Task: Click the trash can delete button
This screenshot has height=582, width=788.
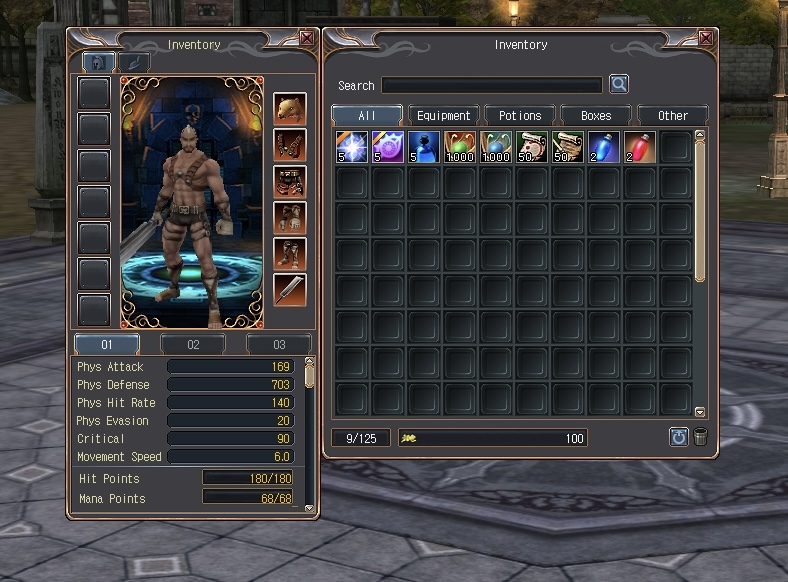Action: (701, 437)
